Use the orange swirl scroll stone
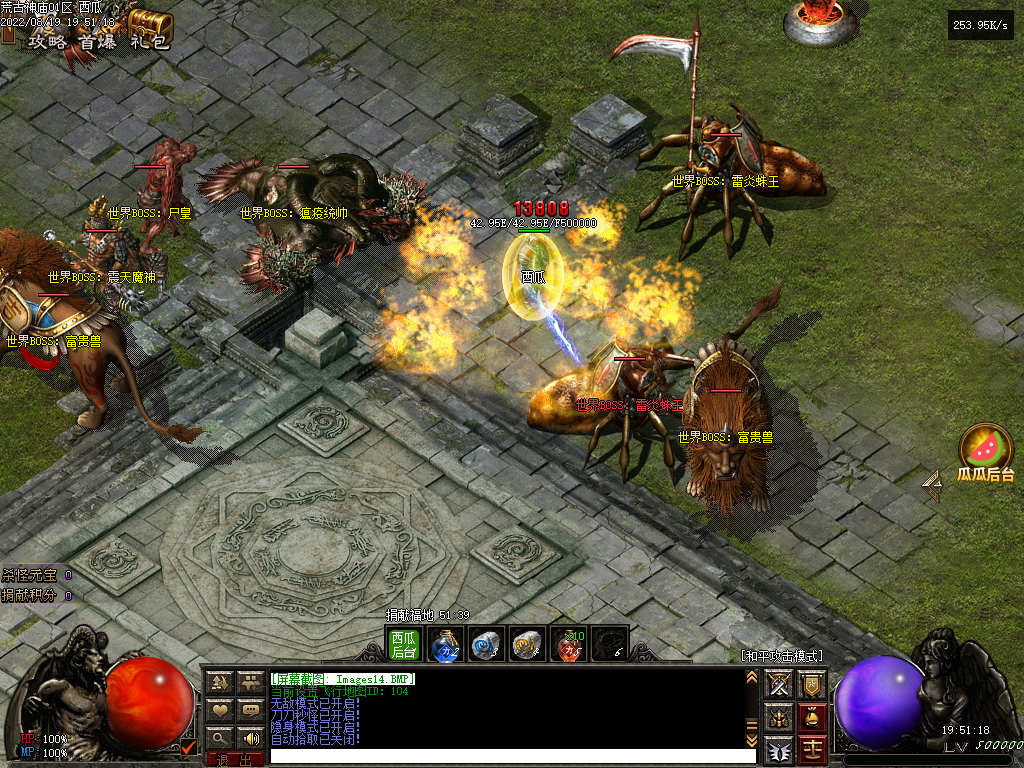 [x=527, y=645]
